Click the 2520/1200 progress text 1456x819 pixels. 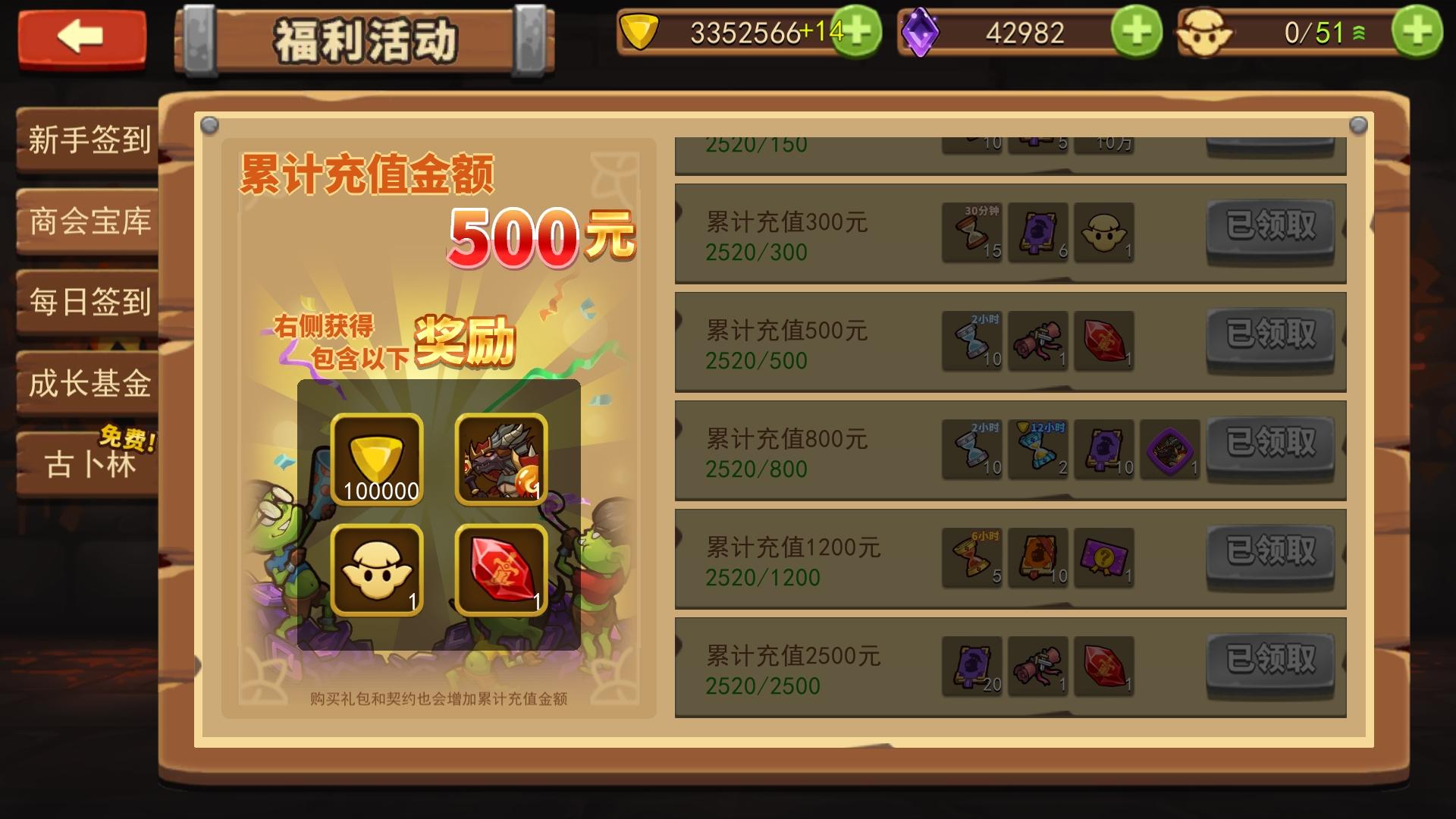click(x=763, y=577)
